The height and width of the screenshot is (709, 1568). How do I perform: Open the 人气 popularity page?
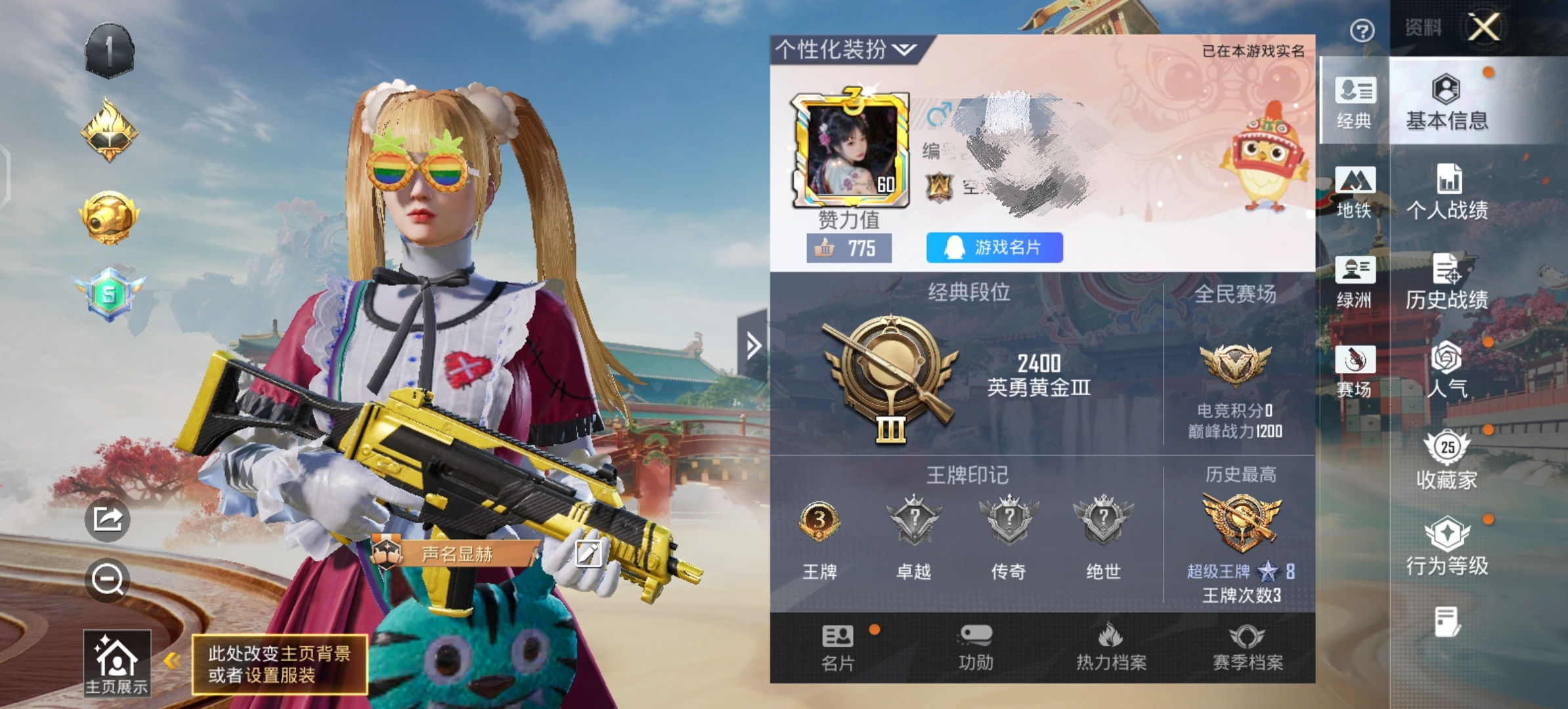pyautogui.click(x=1447, y=370)
